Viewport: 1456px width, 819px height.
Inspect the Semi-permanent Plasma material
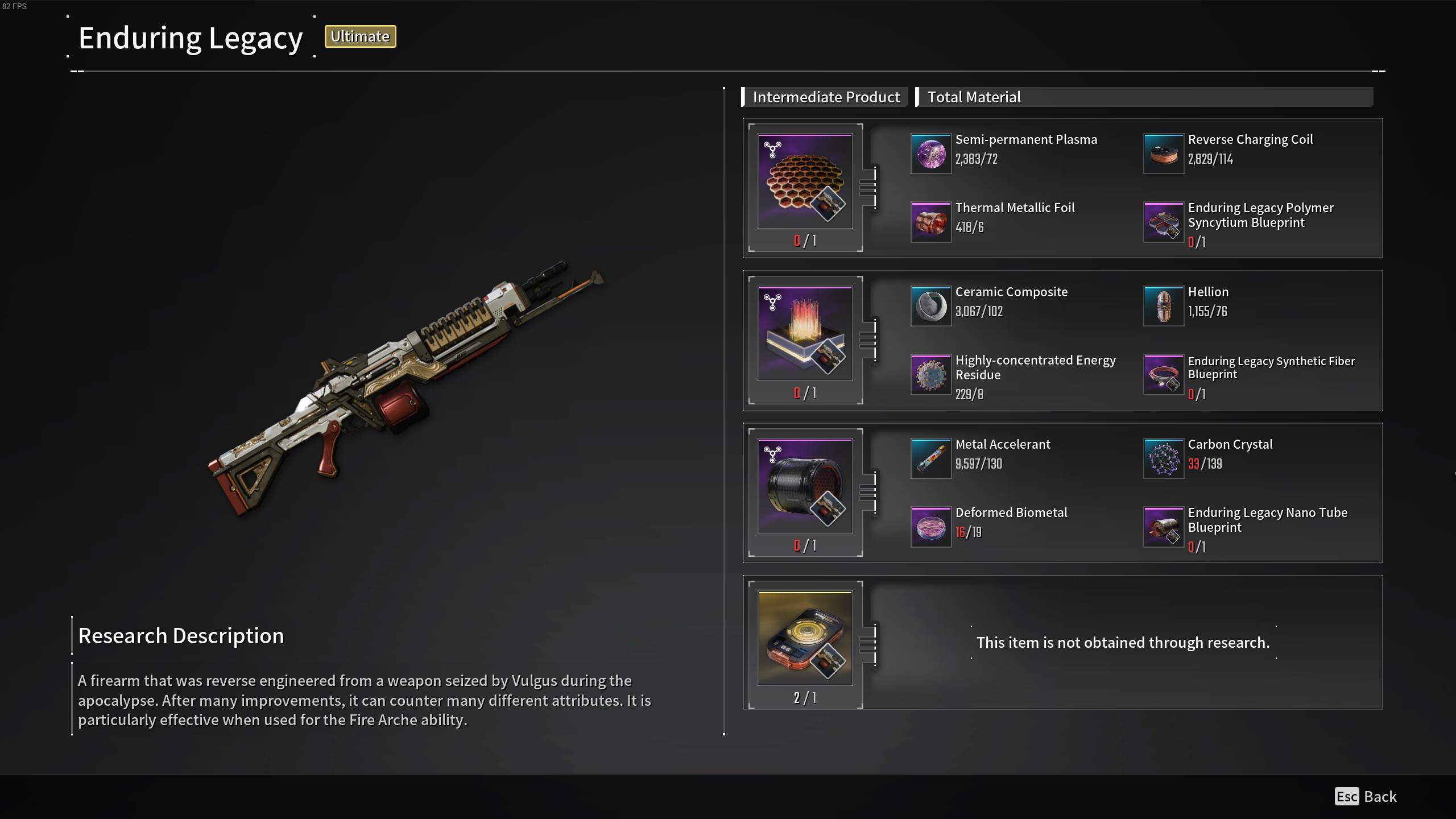coord(931,154)
